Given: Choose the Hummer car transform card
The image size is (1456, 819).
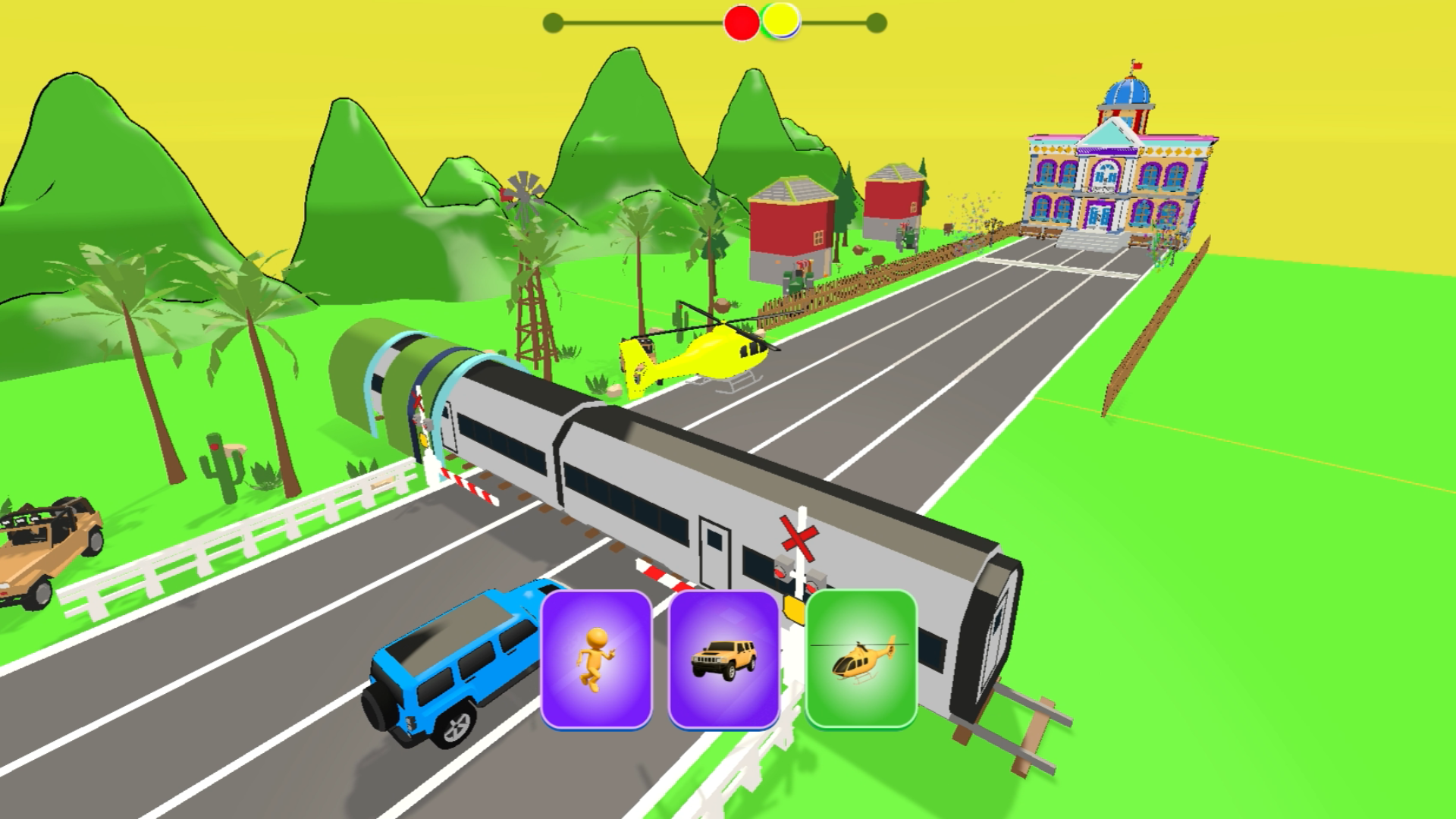Looking at the screenshot, I should point(723,659).
